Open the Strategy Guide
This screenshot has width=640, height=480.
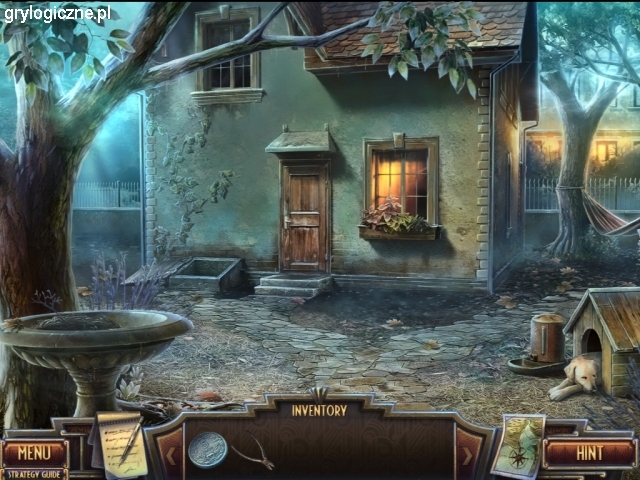coord(34,474)
